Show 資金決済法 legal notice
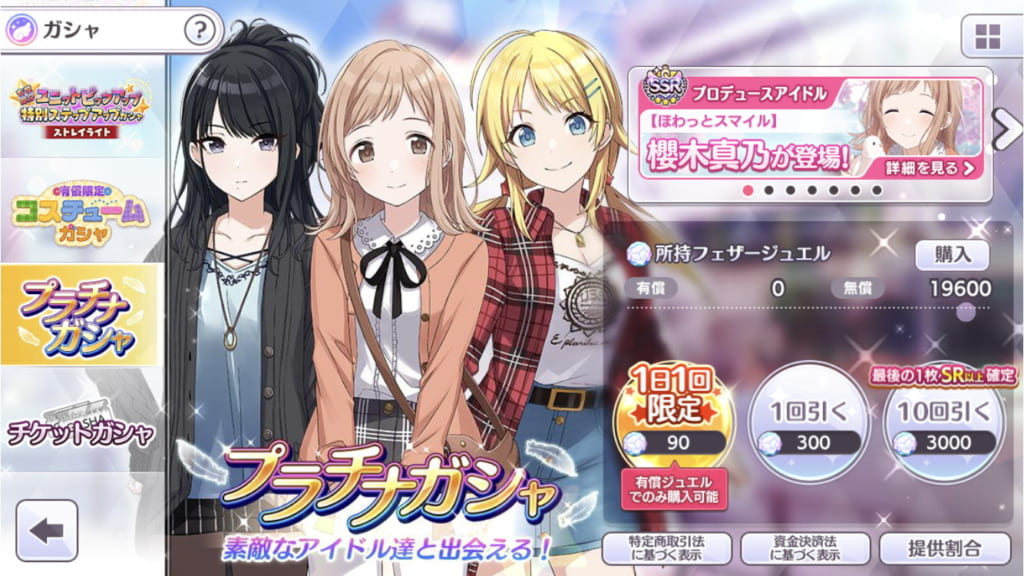This screenshot has width=1024, height=576. [x=806, y=548]
